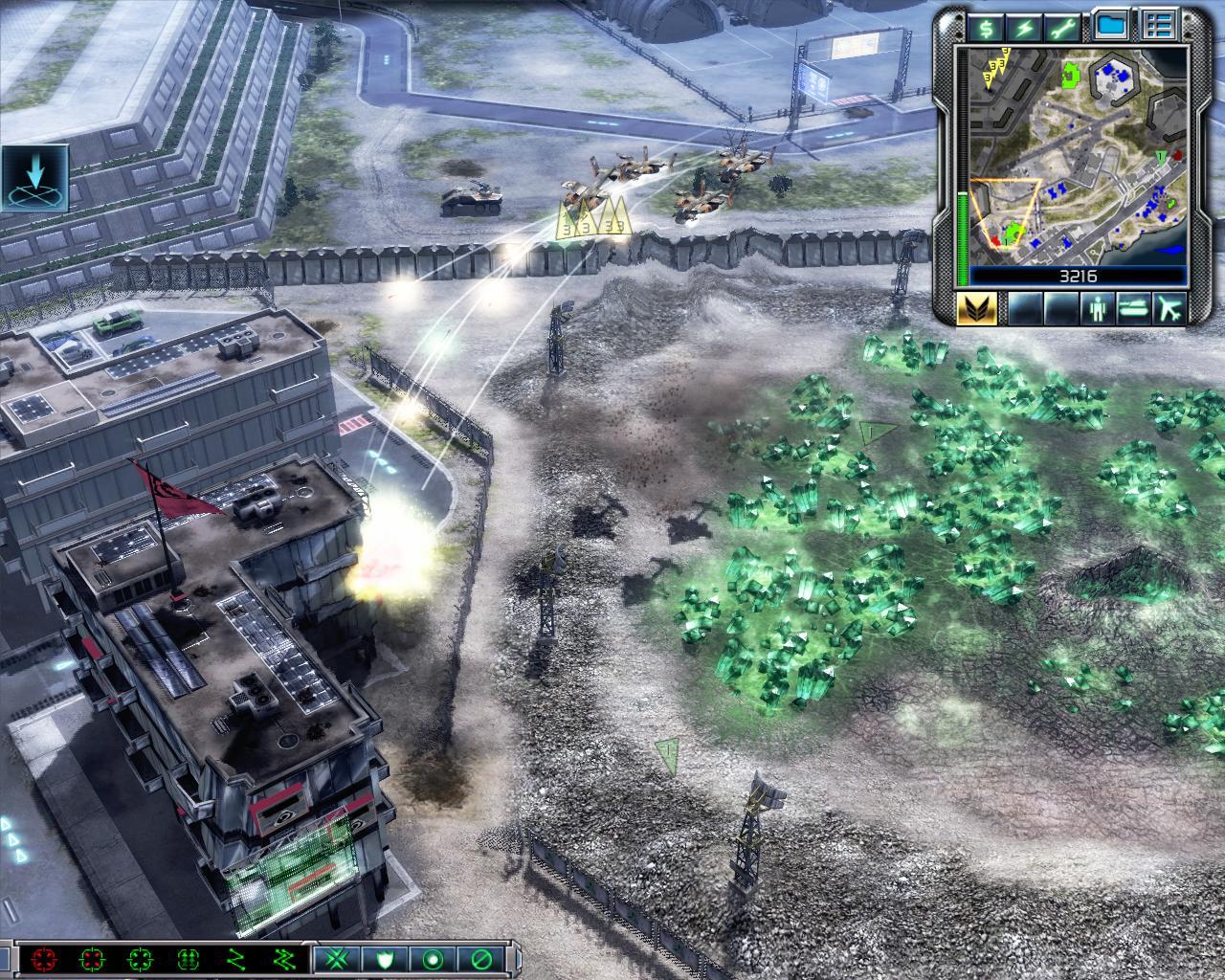The image size is (1225, 980).
Task: Open the list view menu button
Action: point(1159,28)
